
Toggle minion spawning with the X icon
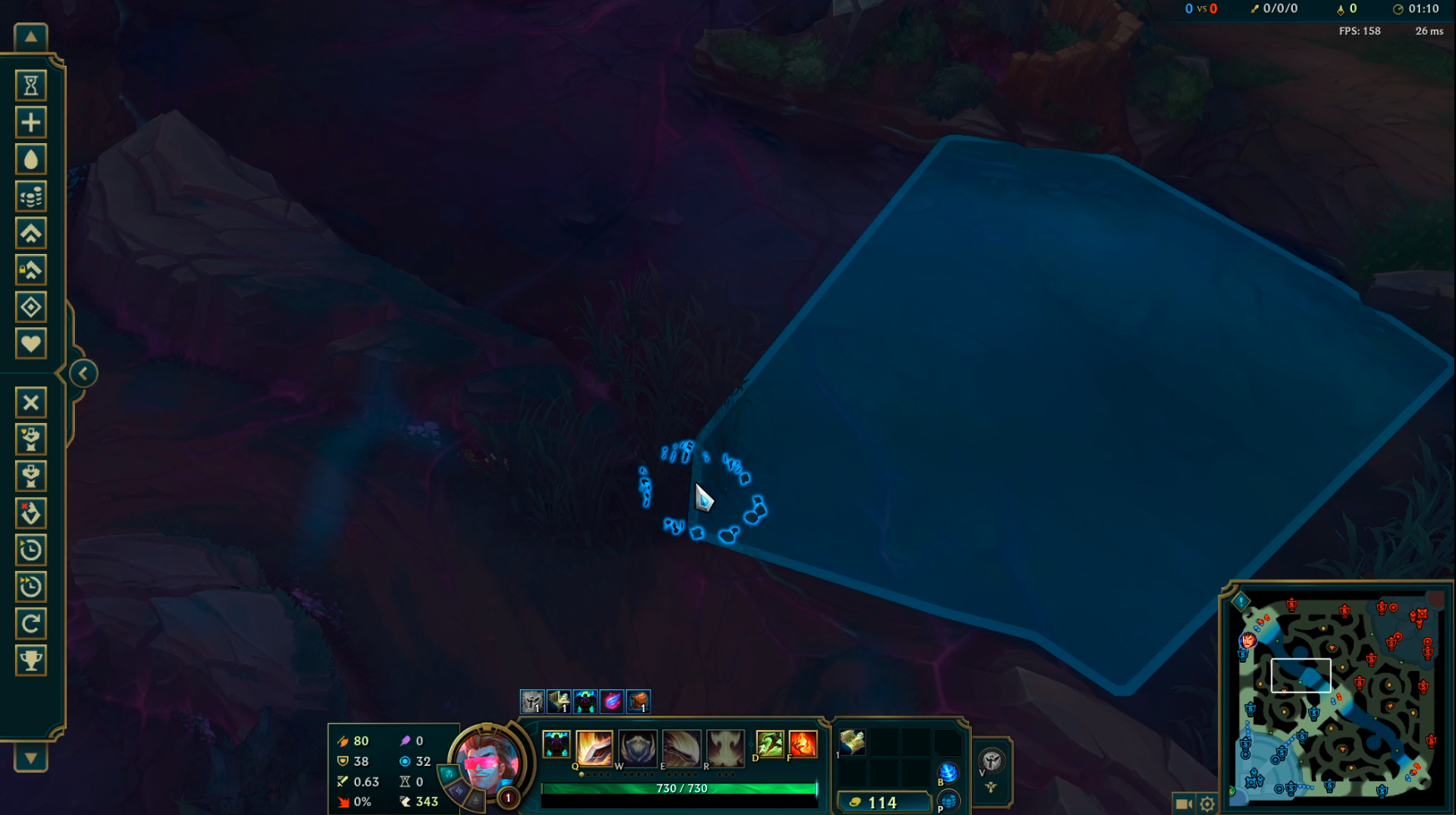click(31, 403)
